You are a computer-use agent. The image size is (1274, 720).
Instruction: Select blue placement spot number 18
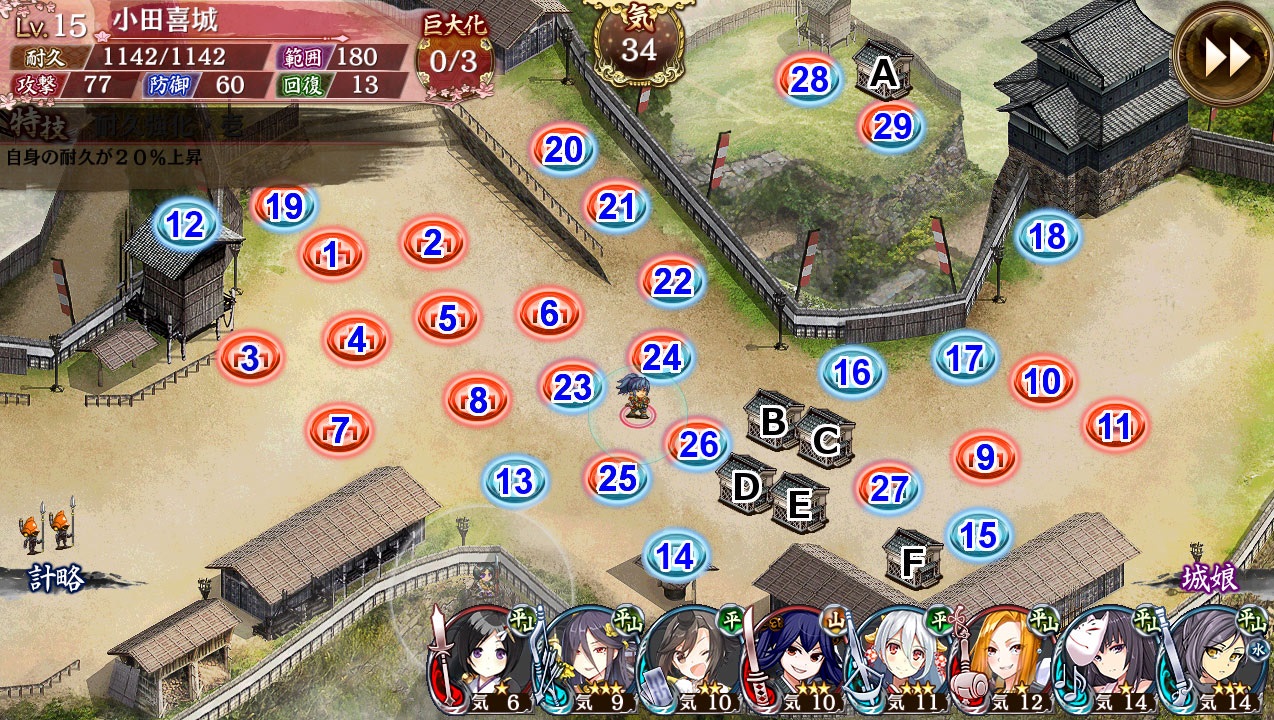point(1047,237)
